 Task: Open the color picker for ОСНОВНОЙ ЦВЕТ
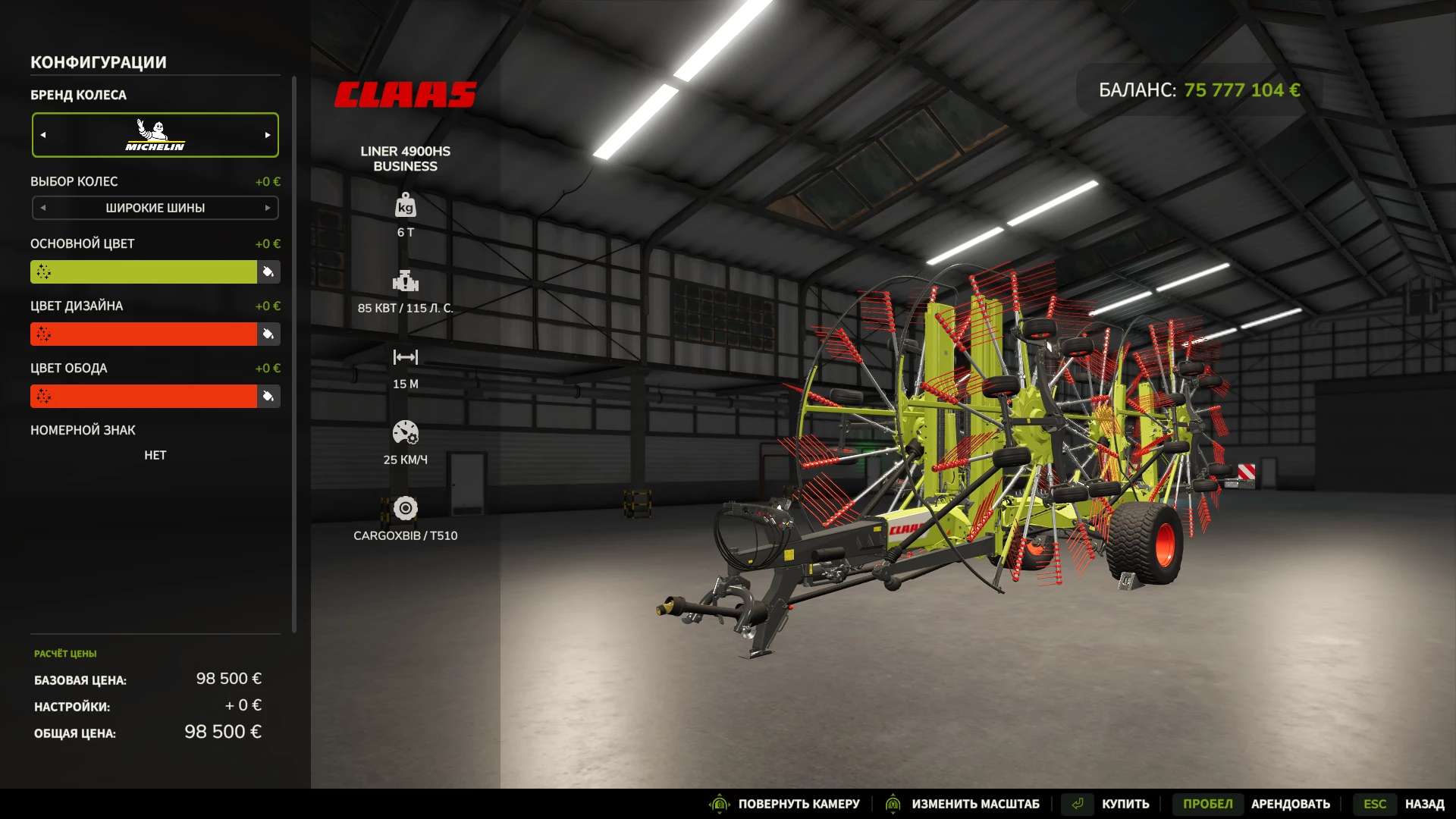[269, 271]
